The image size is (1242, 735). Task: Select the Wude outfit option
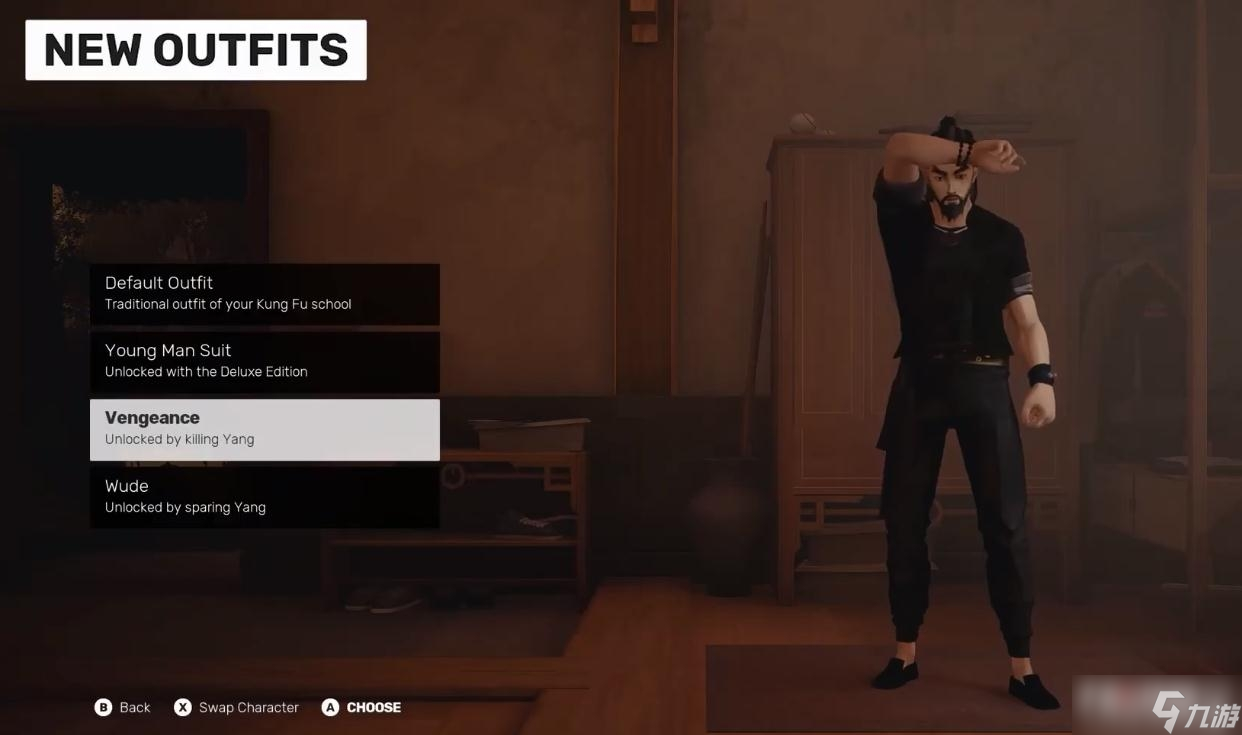(264, 497)
